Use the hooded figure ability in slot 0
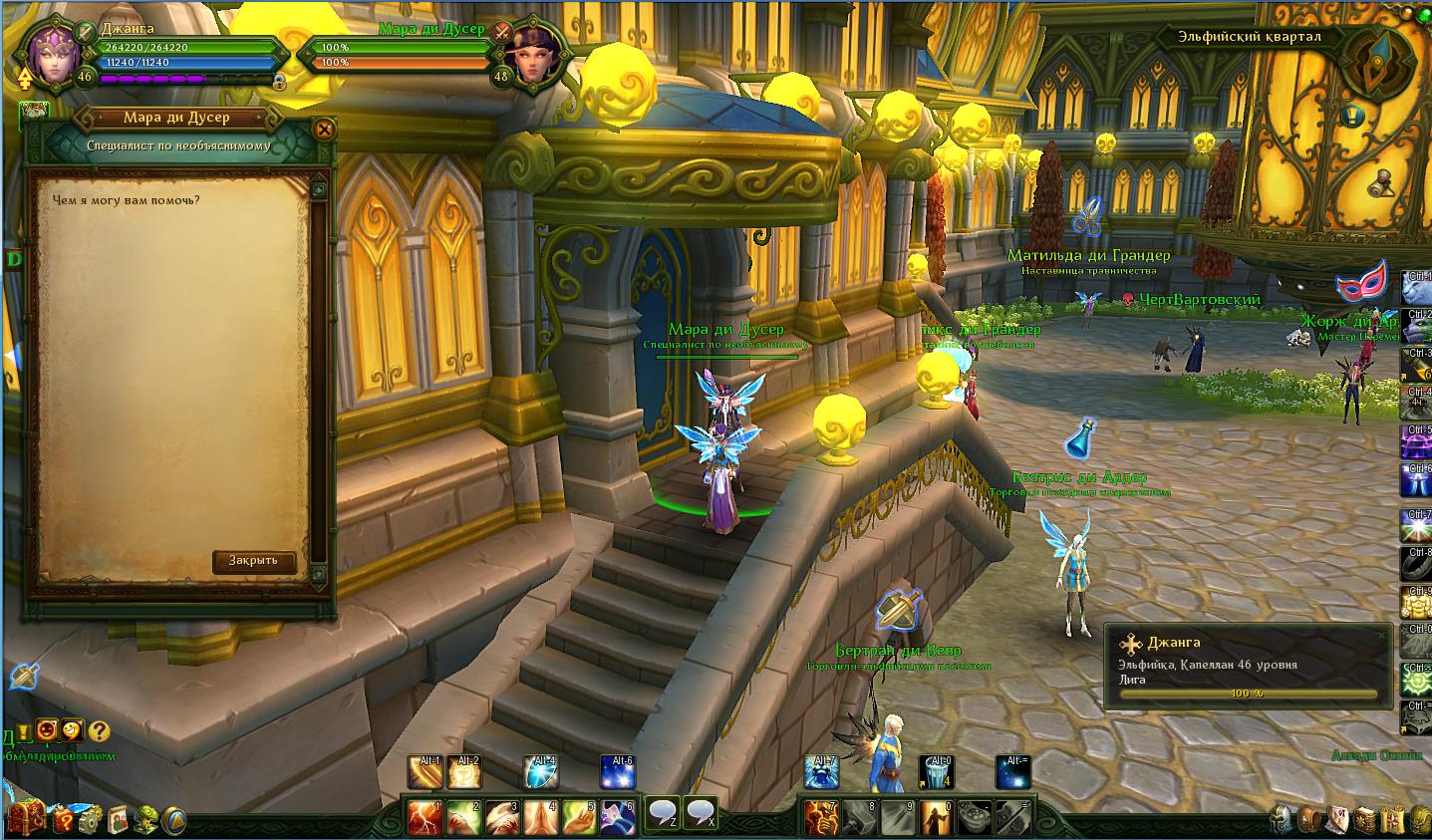This screenshot has width=1432, height=840. pyautogui.click(x=937, y=818)
